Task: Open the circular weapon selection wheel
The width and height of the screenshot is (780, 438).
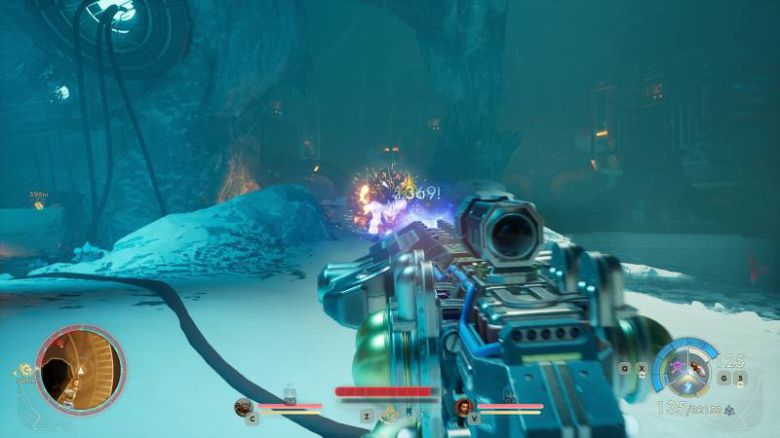Action: (687, 370)
